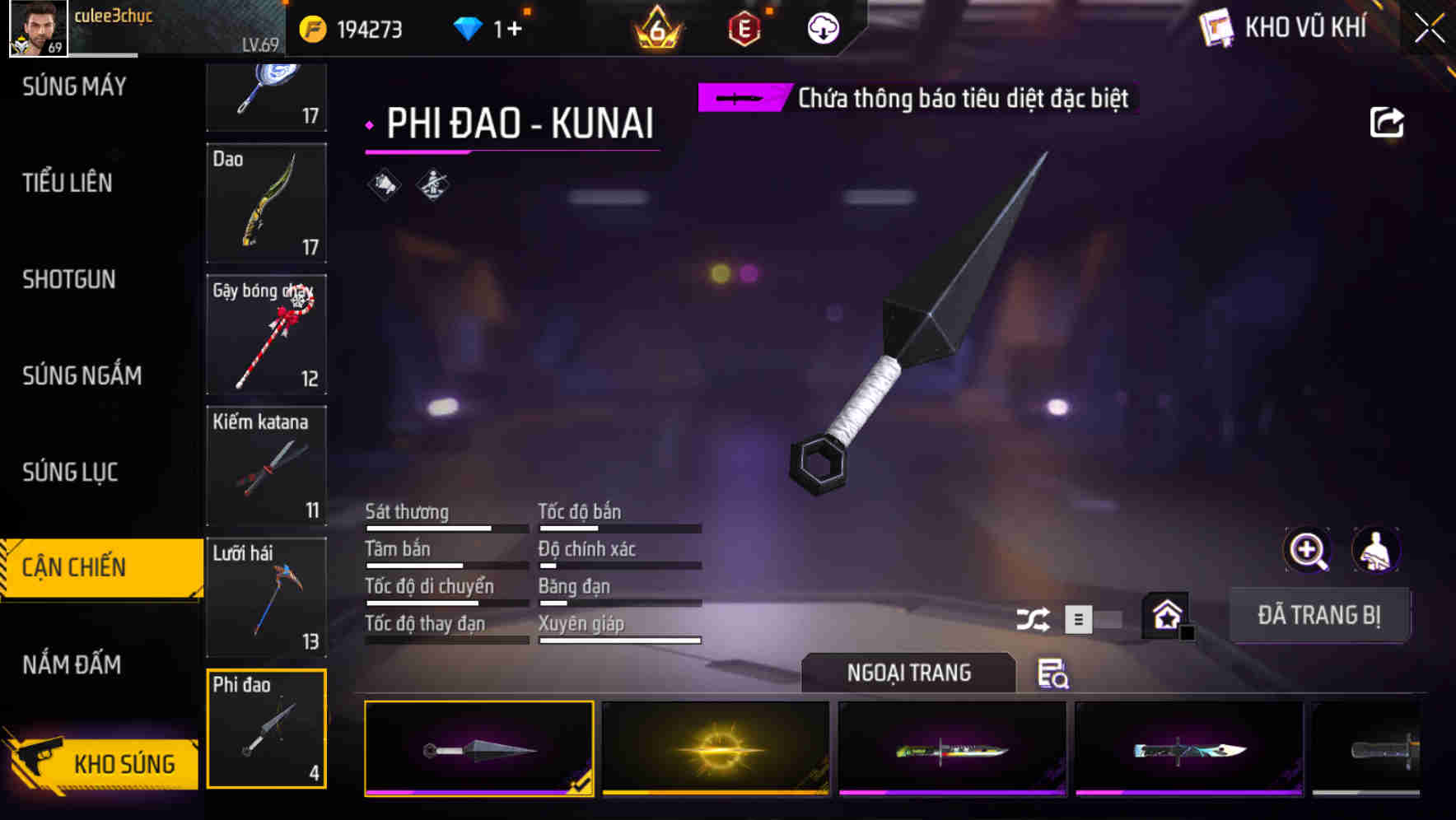Open the character weapon preview icon
The image size is (1456, 820).
[1376, 550]
